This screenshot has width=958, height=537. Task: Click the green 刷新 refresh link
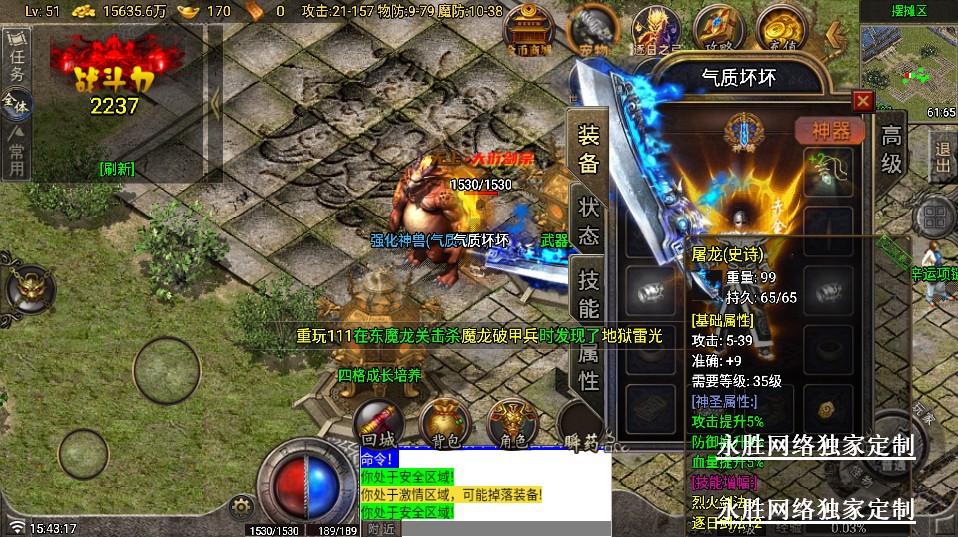[x=117, y=168]
